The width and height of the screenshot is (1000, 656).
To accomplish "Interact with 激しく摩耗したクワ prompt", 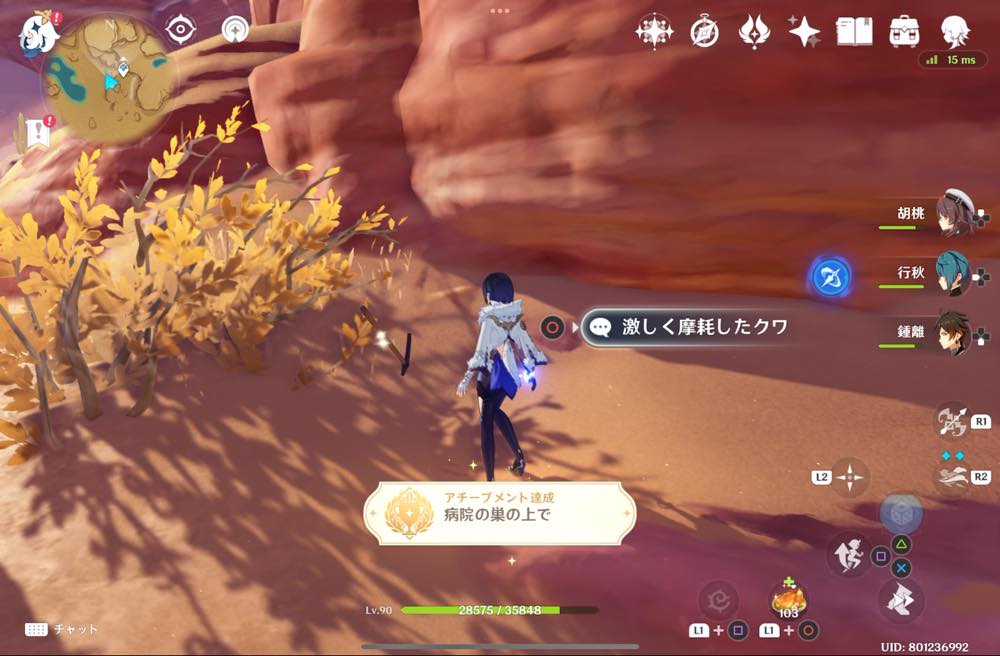I will [687, 327].
